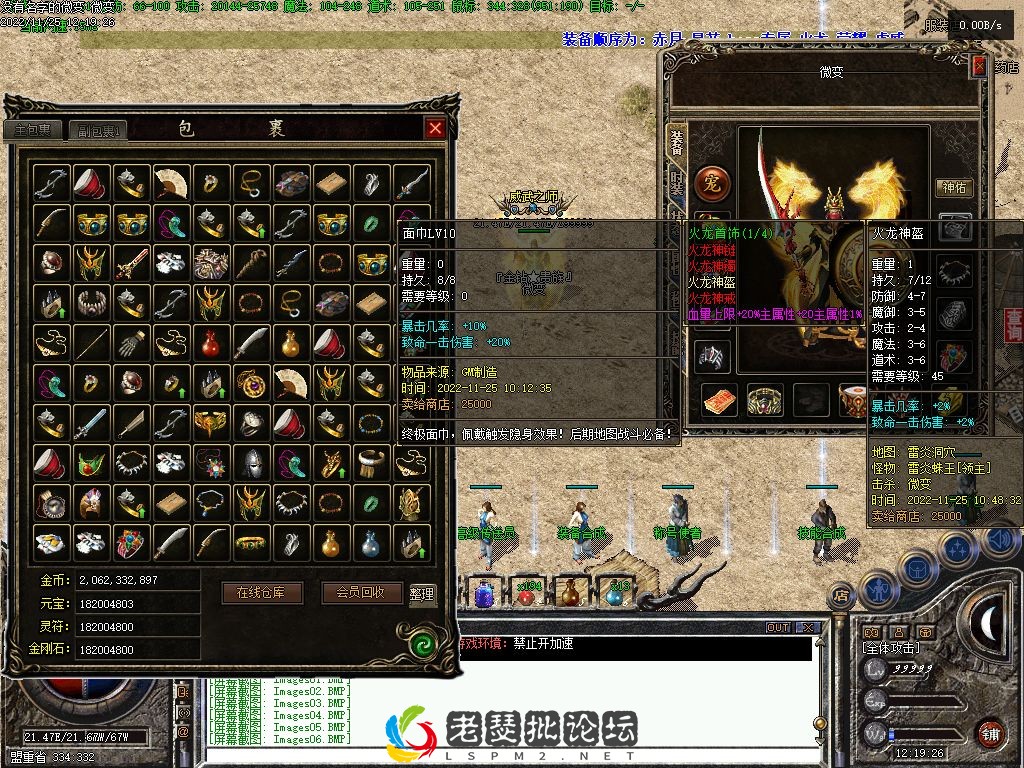Click the round 宠 pet button

tap(712, 184)
